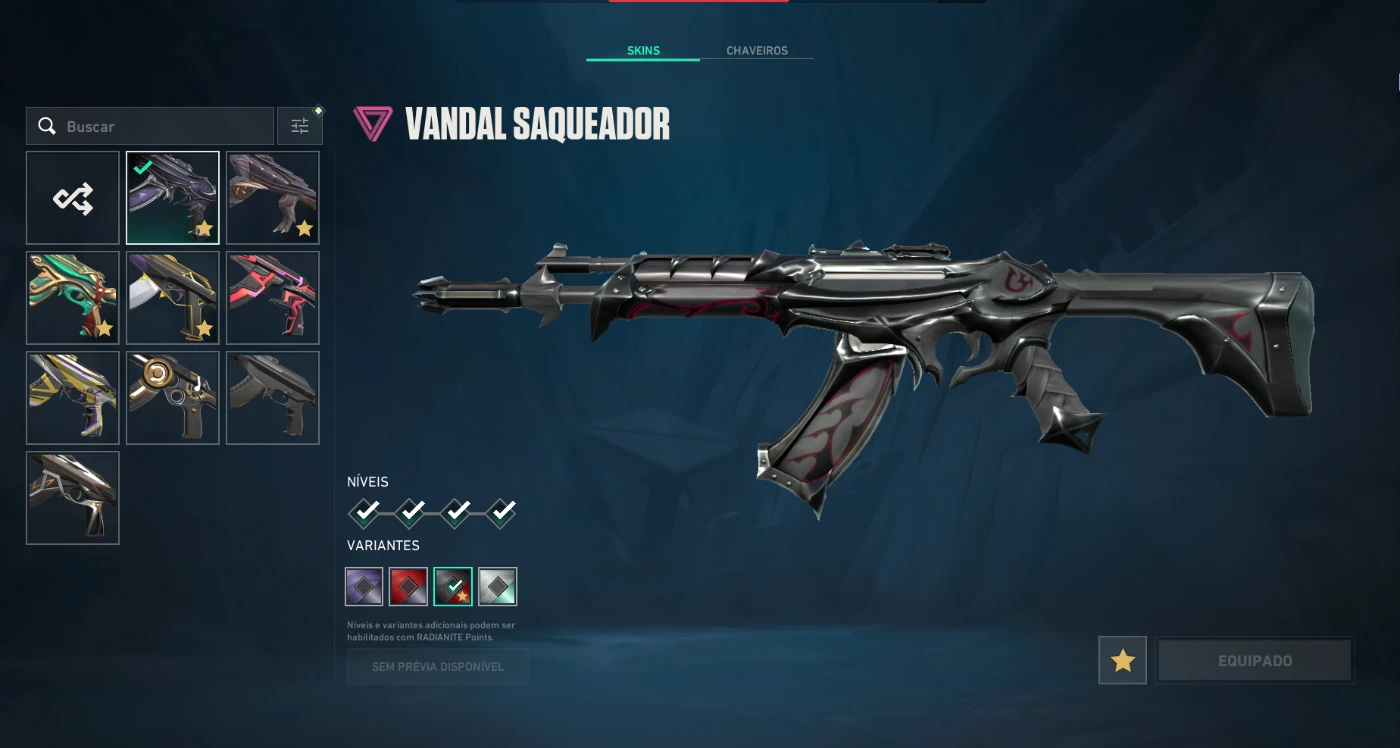Choose the purple variant swatch

coord(364,587)
